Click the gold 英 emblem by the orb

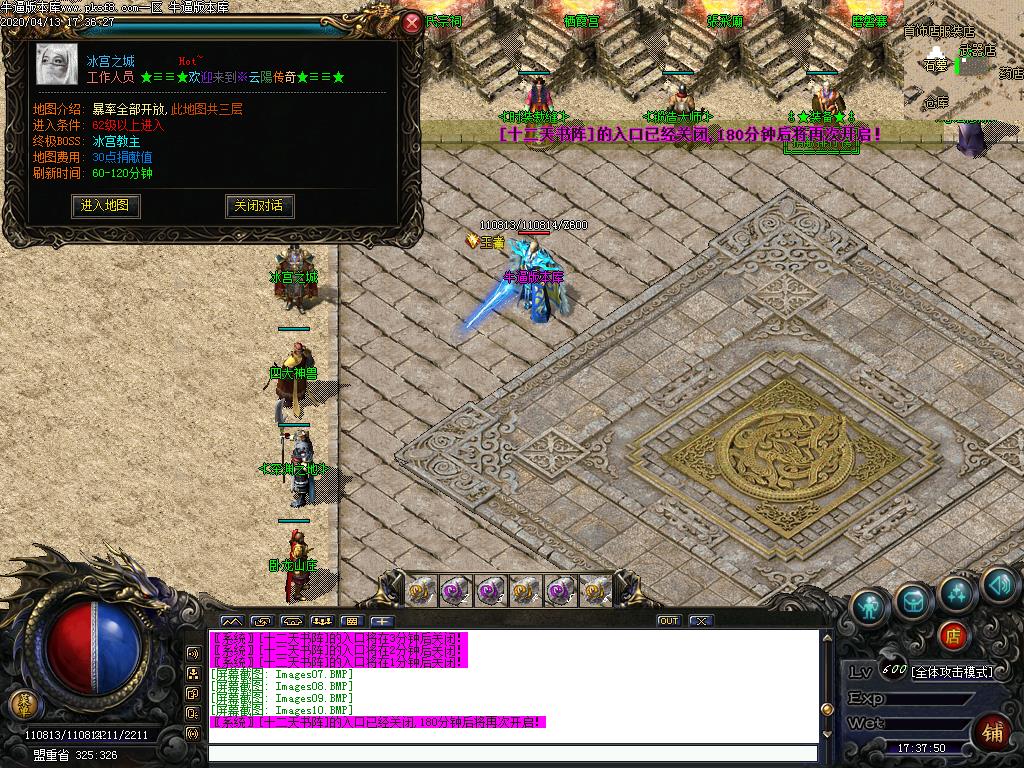click(x=21, y=702)
